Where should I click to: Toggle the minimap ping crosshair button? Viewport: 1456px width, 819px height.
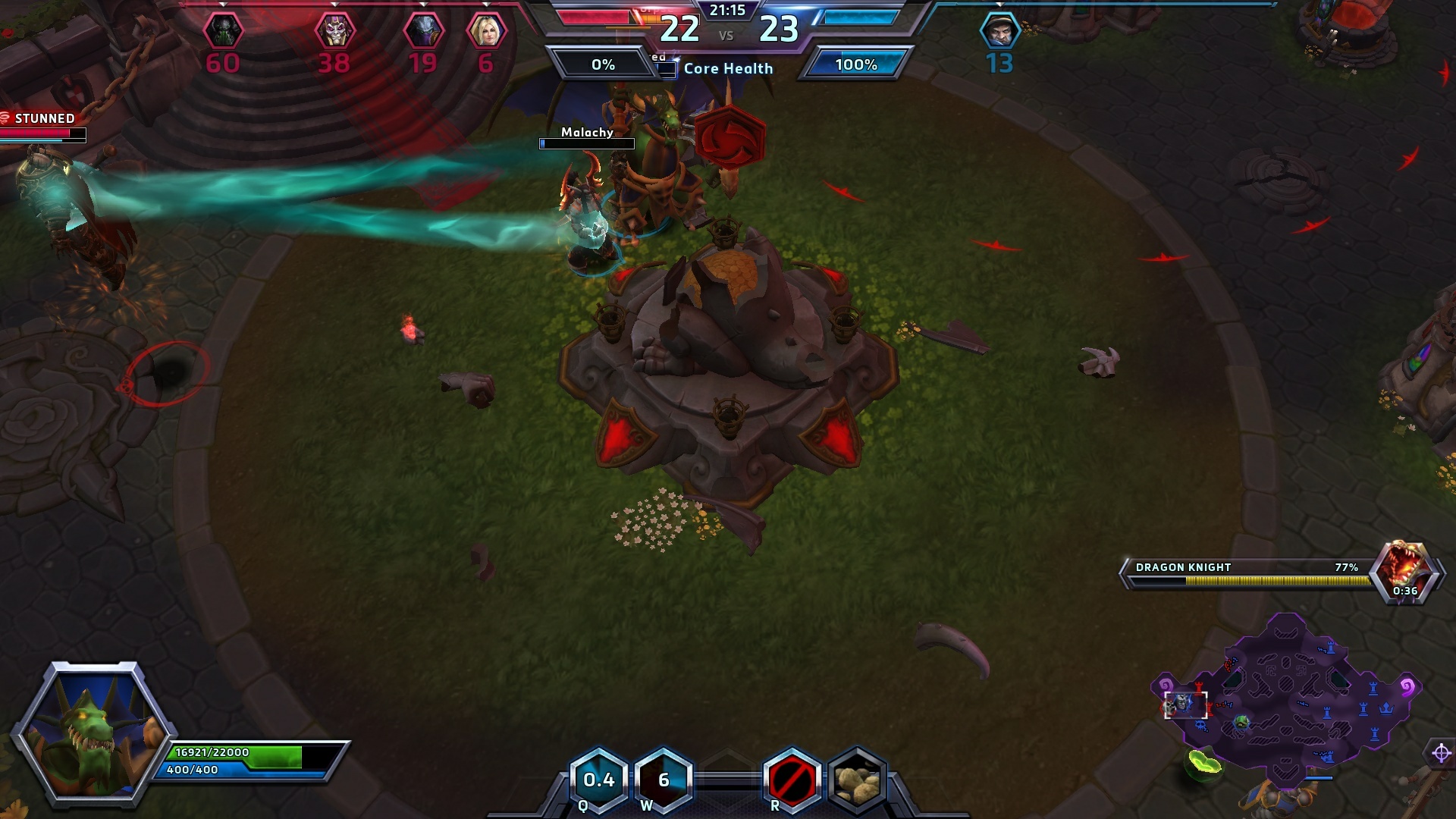tap(1441, 753)
